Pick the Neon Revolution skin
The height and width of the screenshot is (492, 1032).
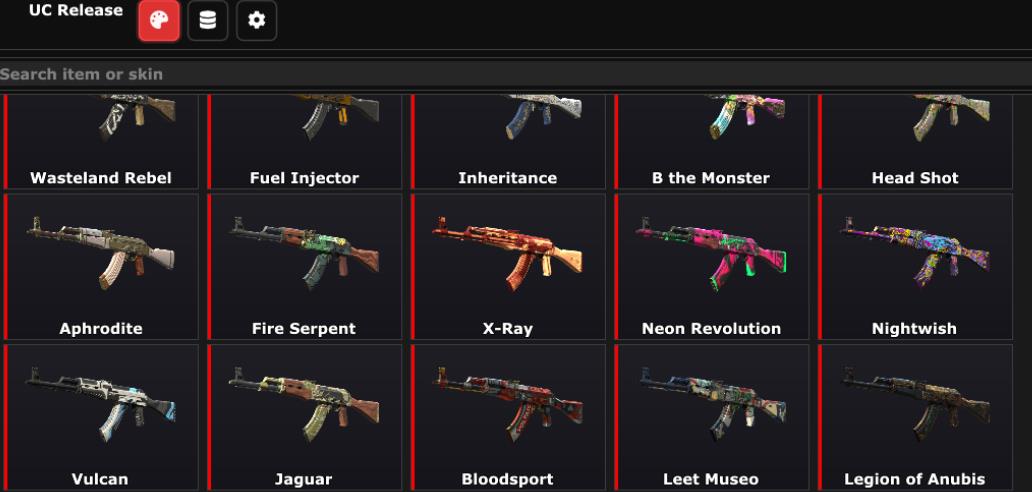[x=711, y=267]
